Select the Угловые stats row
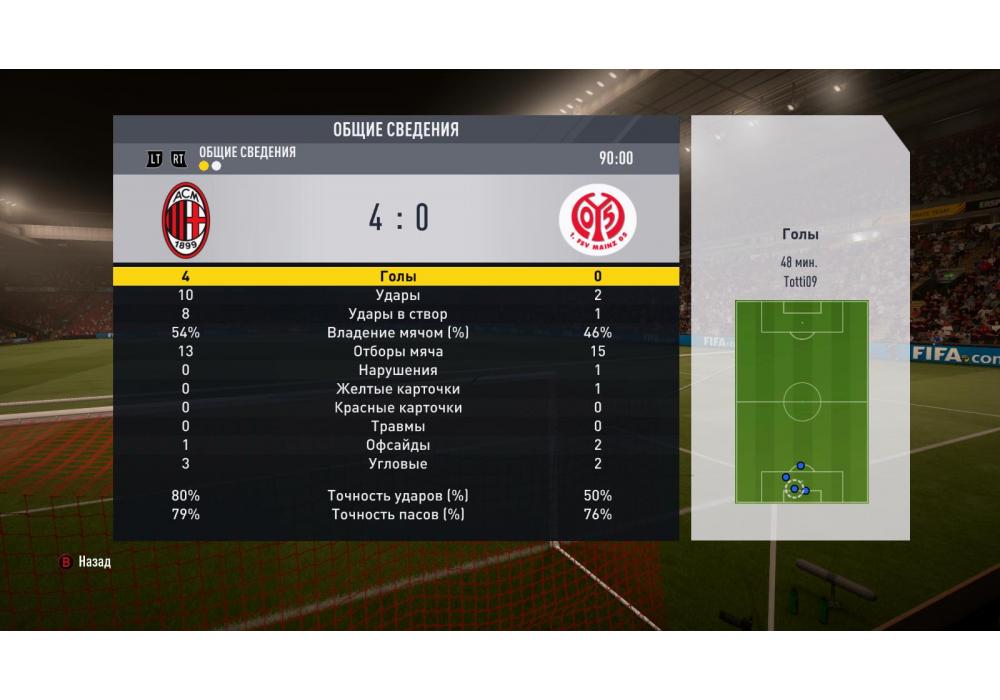1000x700 pixels. [x=397, y=464]
